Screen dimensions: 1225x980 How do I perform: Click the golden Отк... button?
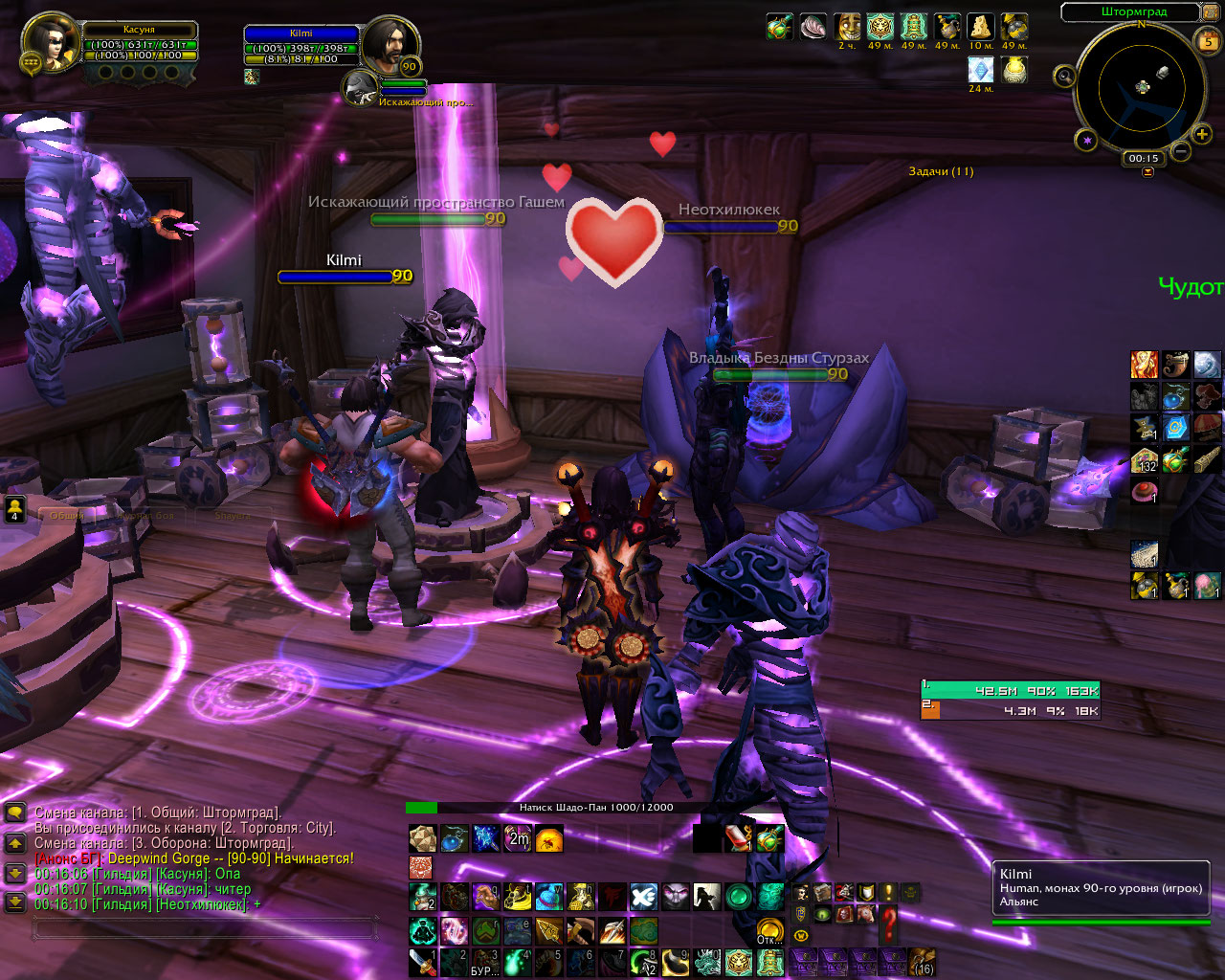770,930
